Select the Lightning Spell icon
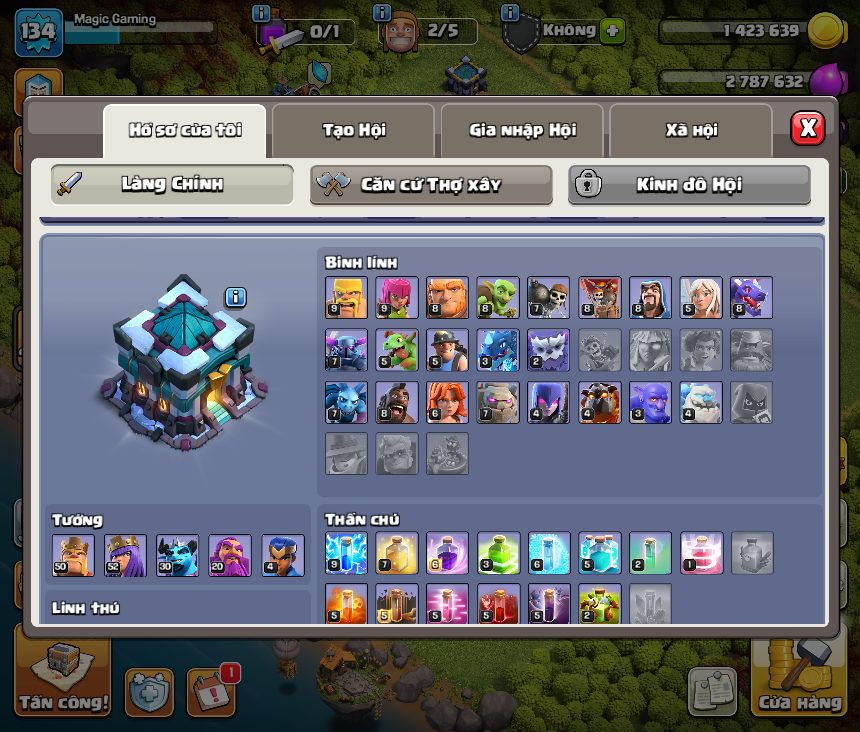The image size is (860, 732). (x=346, y=553)
